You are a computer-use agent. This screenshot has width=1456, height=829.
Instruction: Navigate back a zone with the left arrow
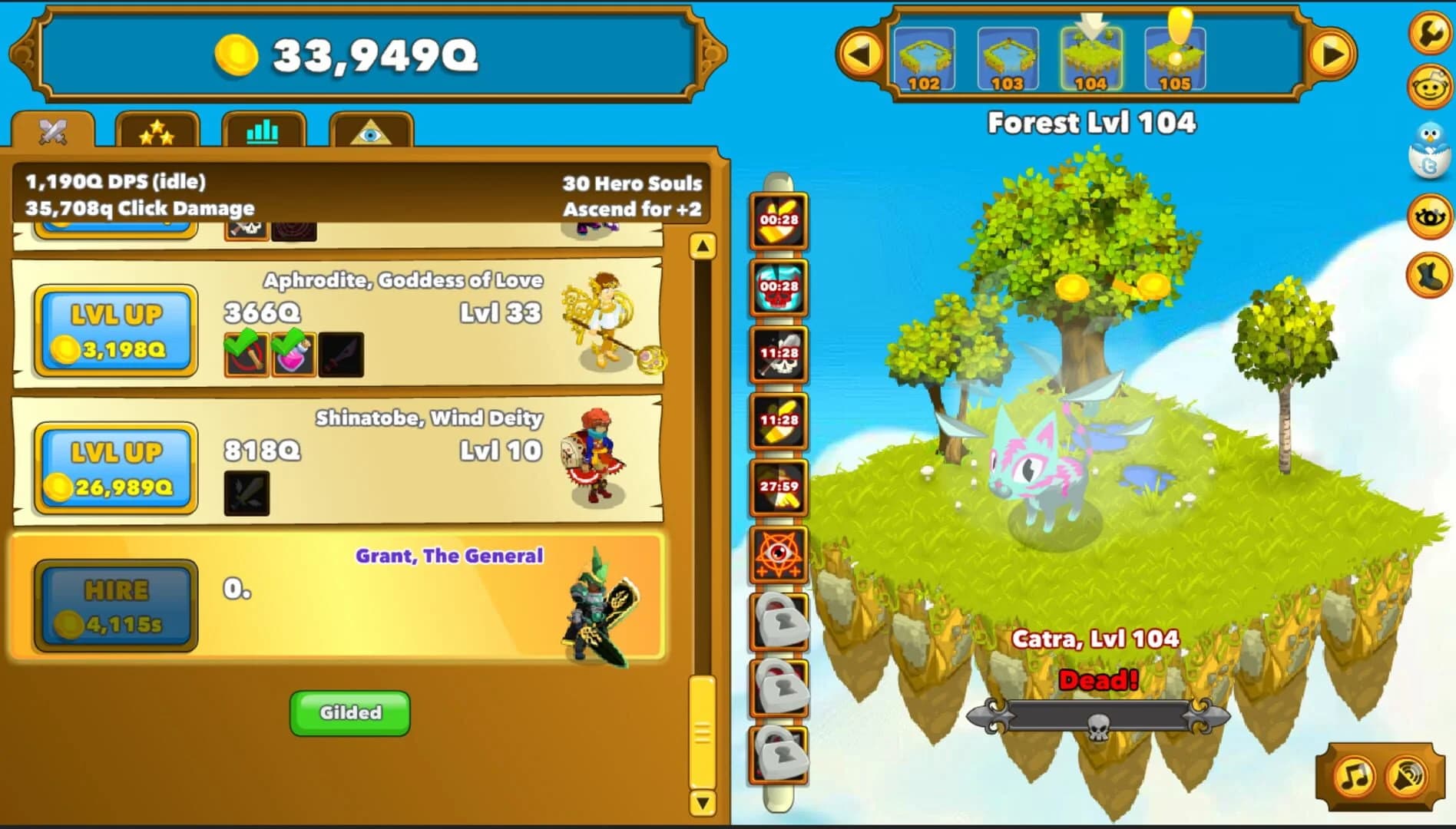click(863, 55)
